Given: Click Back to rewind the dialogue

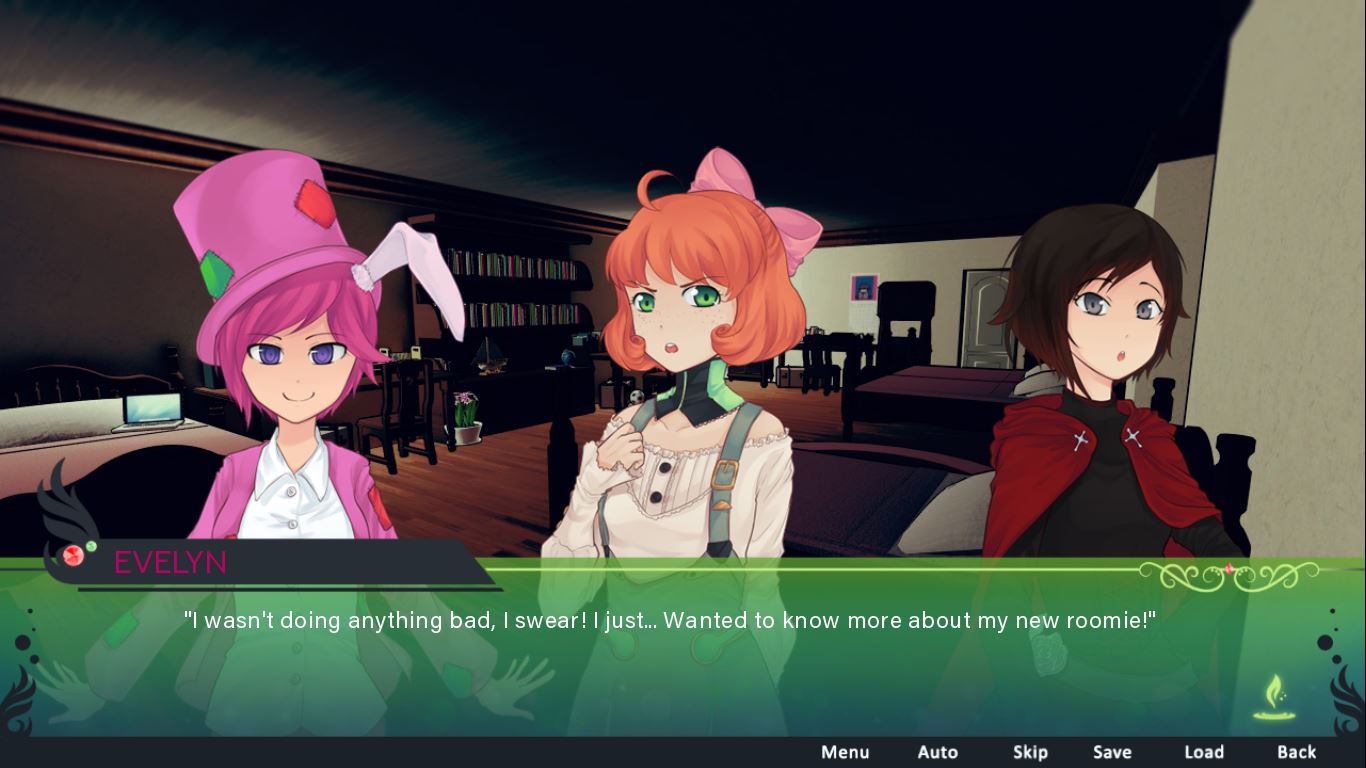Looking at the screenshot, I should 1296,752.
